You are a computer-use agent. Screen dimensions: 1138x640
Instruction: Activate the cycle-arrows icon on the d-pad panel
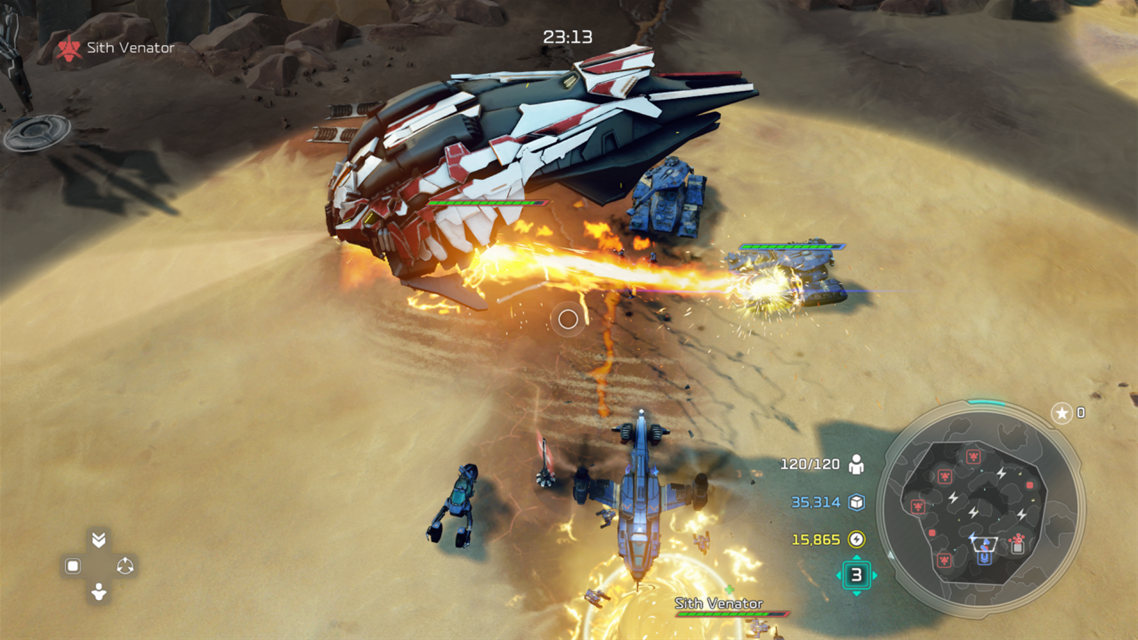click(125, 566)
